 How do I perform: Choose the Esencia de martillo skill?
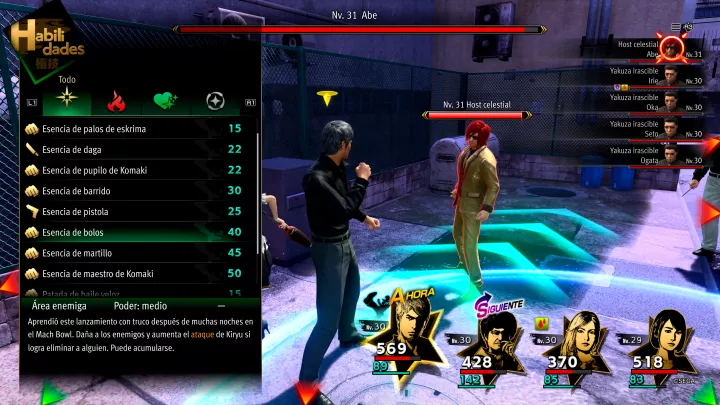point(130,253)
